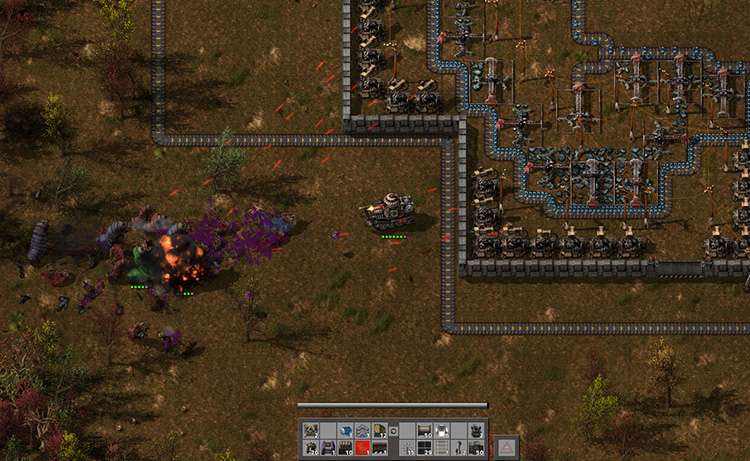This screenshot has height=461, width=750.
Task: Select the red item hotbar slot
Action: (362, 446)
